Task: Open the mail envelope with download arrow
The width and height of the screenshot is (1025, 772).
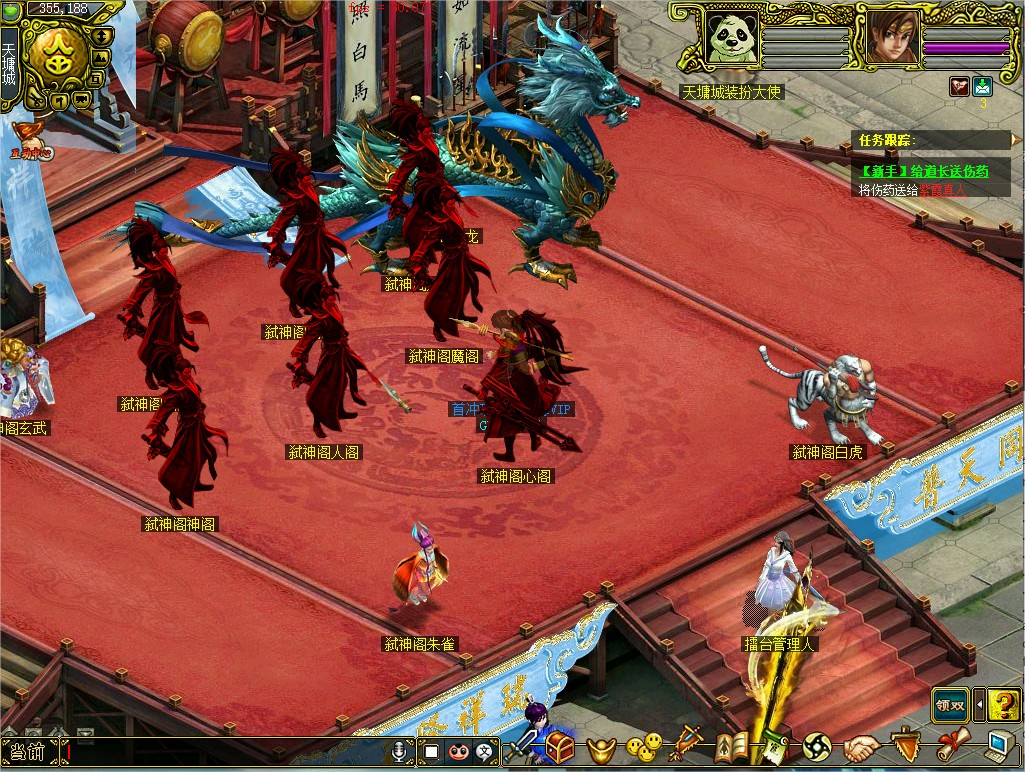Action: coord(982,87)
